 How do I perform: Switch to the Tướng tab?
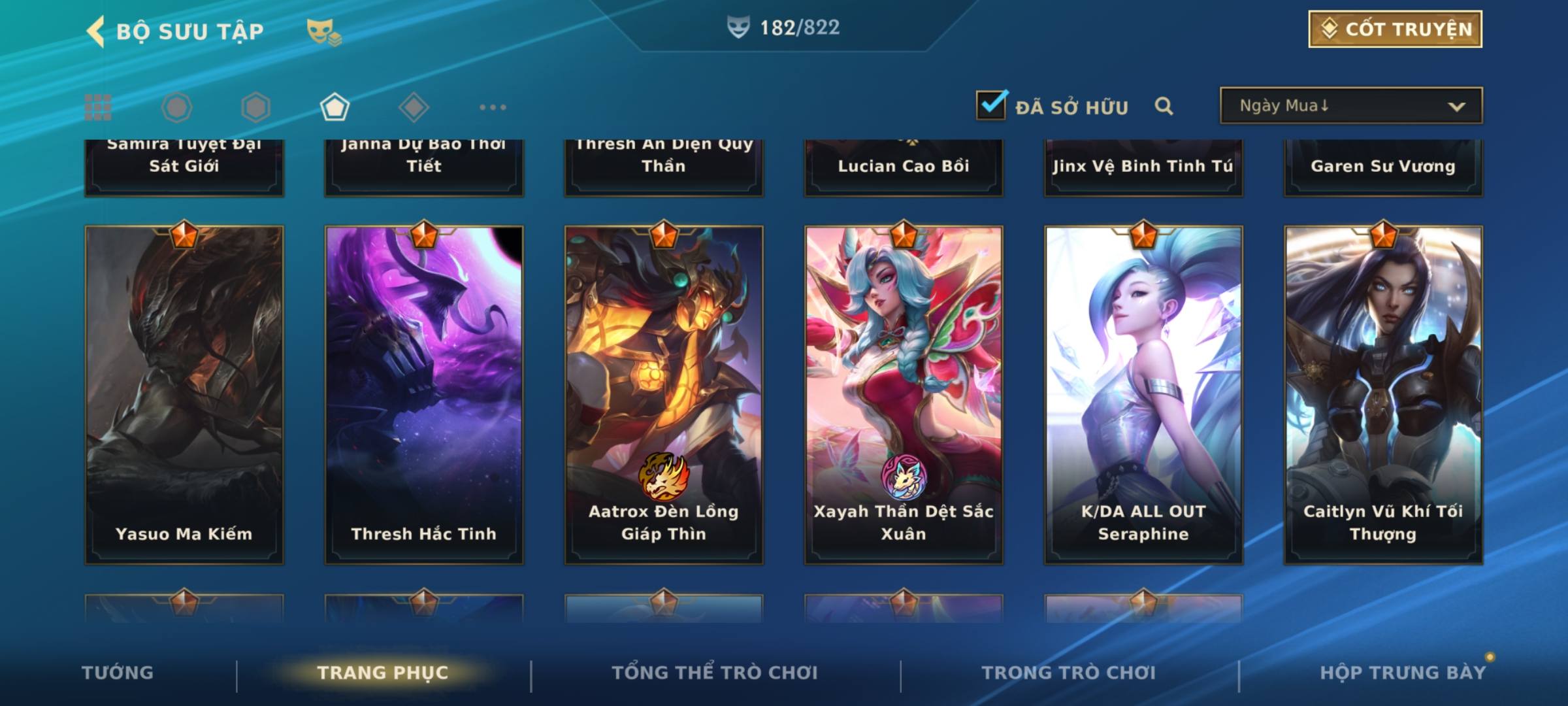(x=118, y=673)
